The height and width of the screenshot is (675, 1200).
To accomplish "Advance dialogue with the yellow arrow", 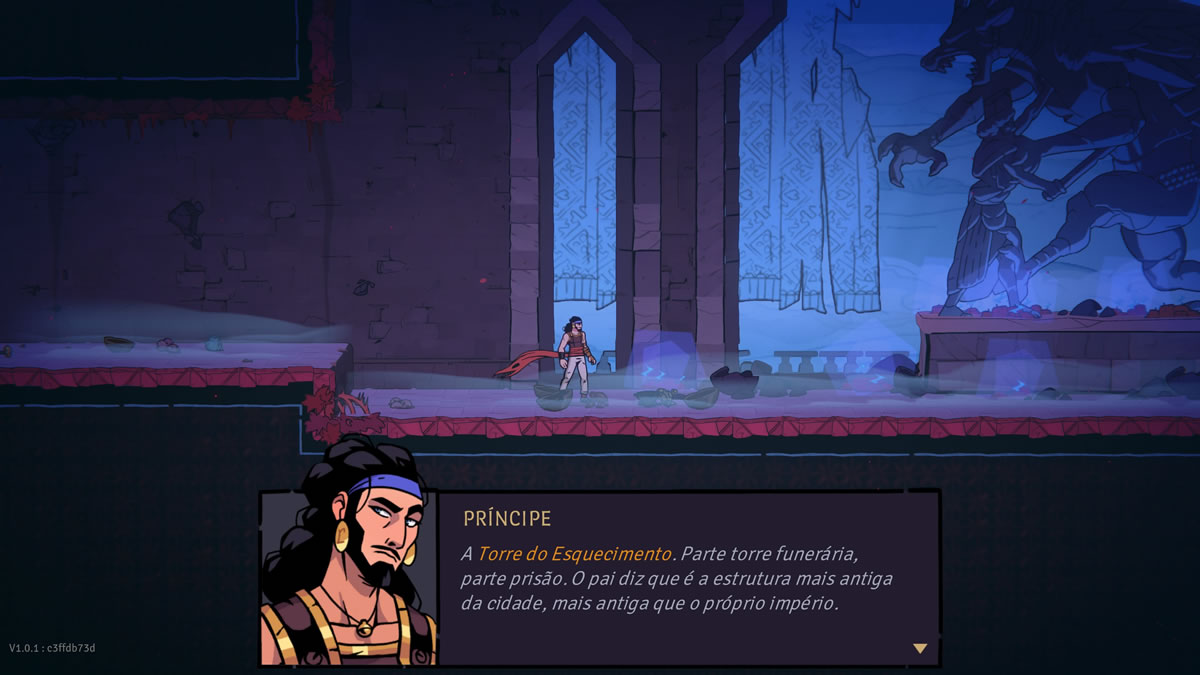I will click(919, 648).
